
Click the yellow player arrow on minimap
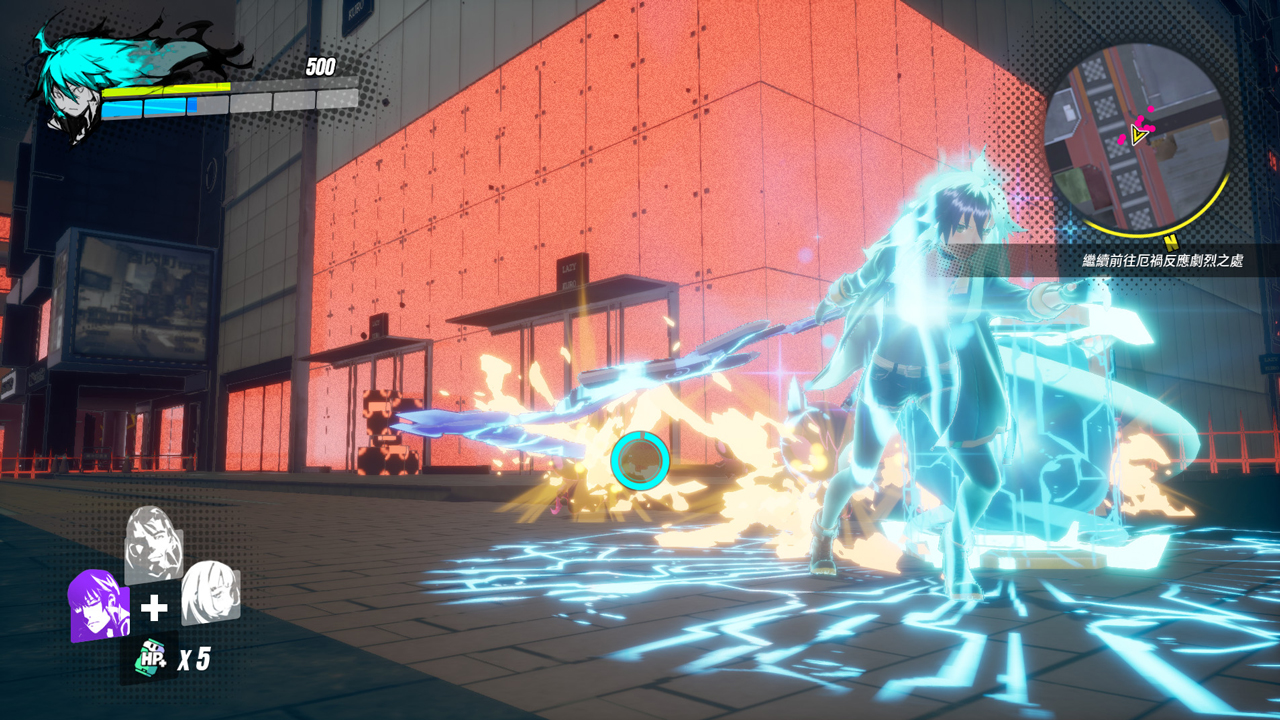click(1137, 134)
